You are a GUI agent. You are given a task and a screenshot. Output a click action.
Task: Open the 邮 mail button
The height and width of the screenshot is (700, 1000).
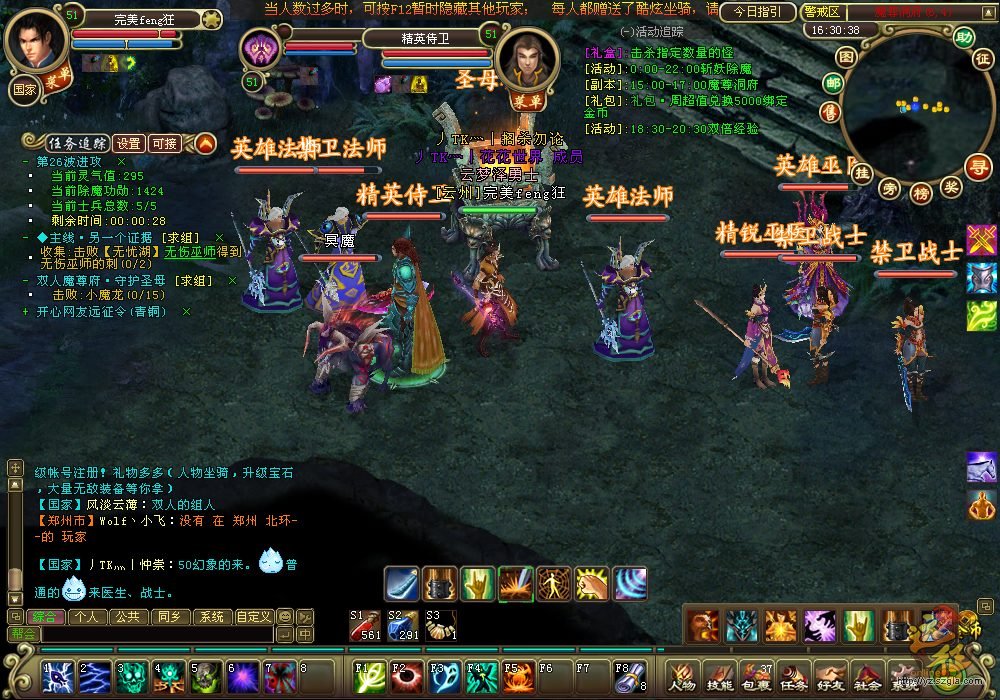tap(832, 83)
